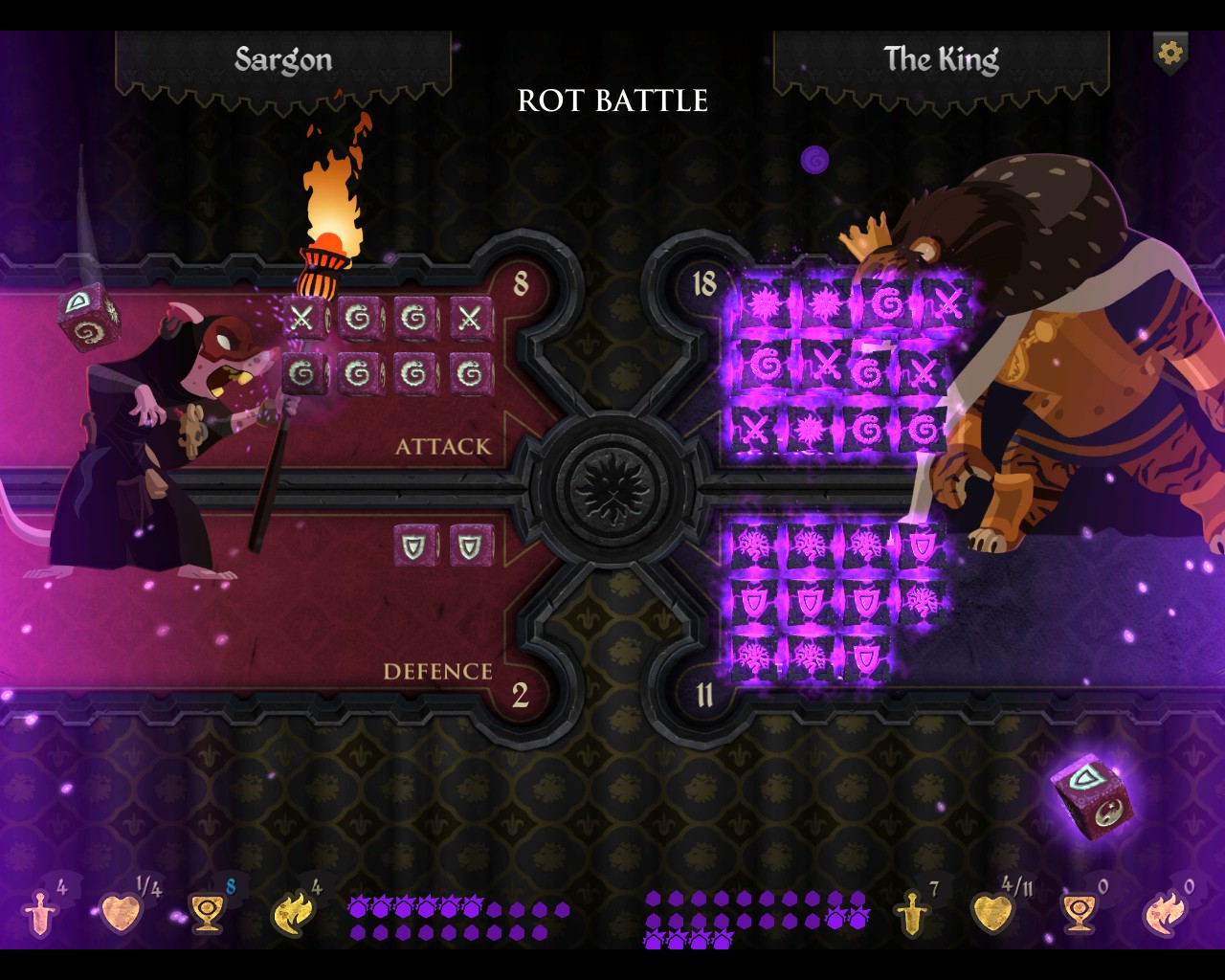1225x980 pixels.
Task: Click Sargon's Fight sword icon
Action: (40, 914)
